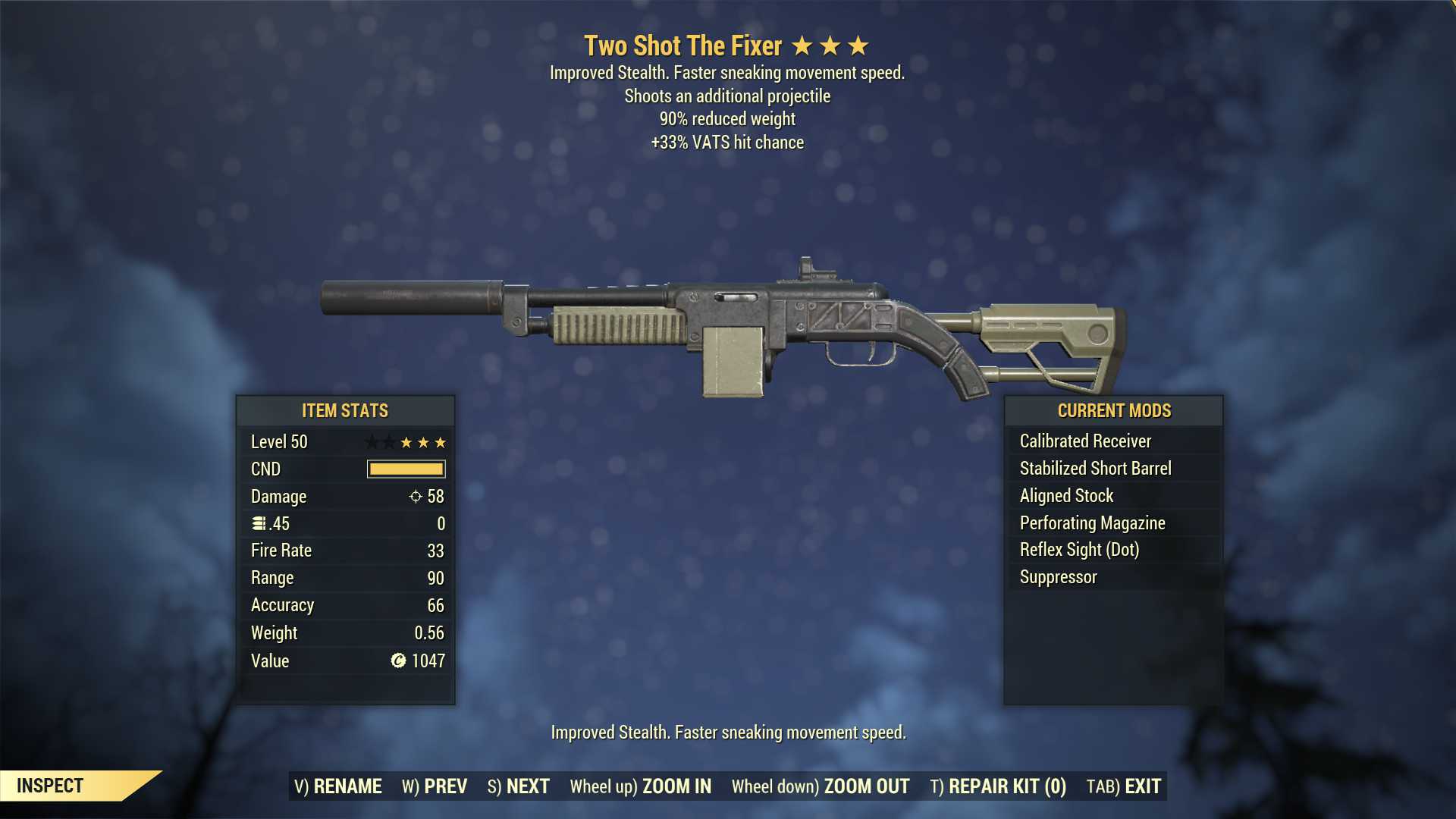Rename the Two Shot Fixer weapon
Screen dimensions: 1456x819
[338, 786]
